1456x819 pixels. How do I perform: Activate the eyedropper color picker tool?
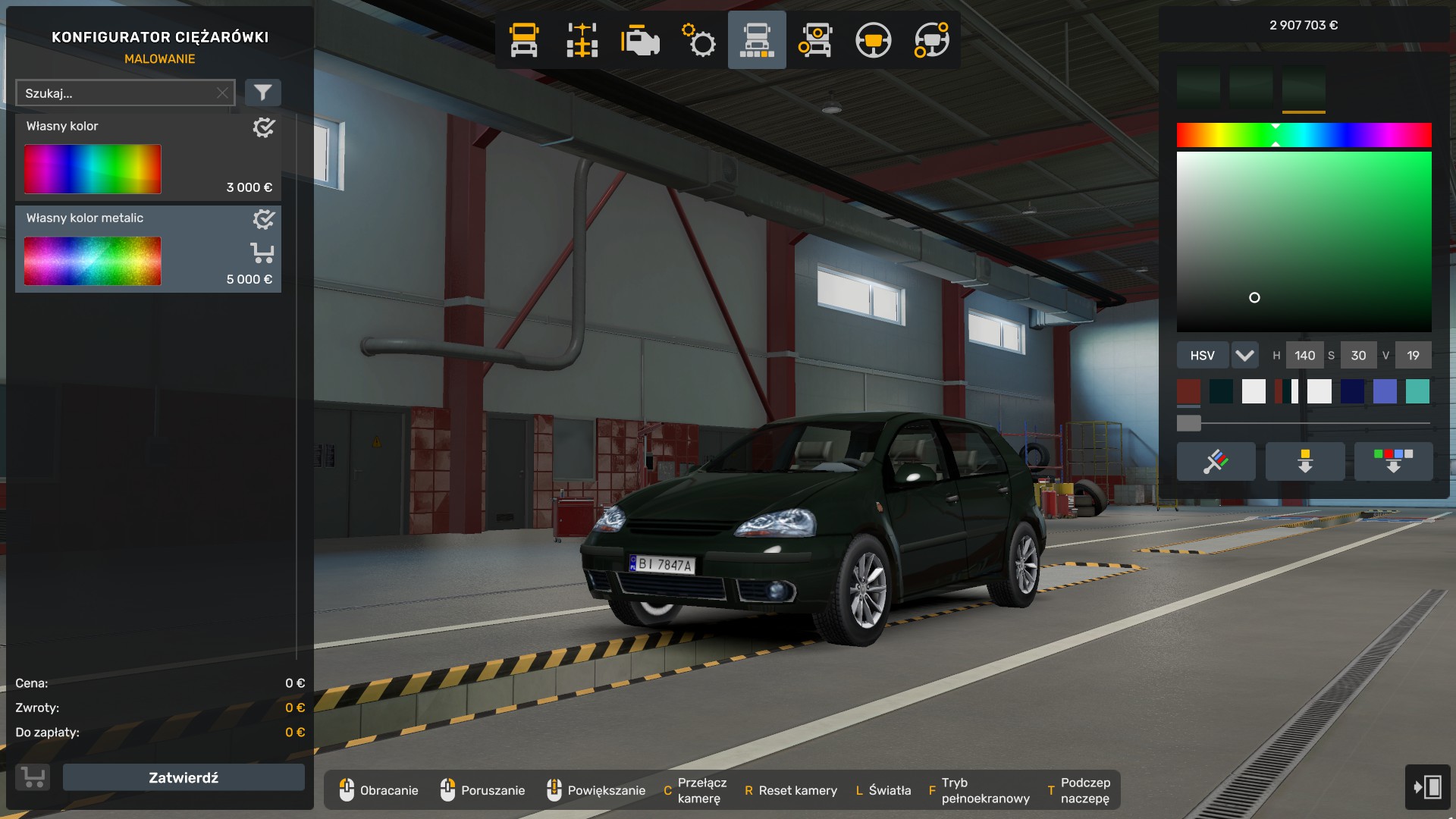[x=1216, y=461]
